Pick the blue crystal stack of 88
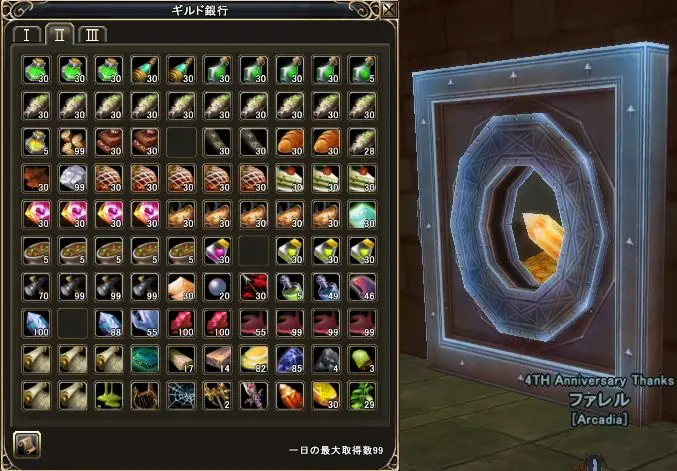Viewport: 677px width, 471px height. 111,324
